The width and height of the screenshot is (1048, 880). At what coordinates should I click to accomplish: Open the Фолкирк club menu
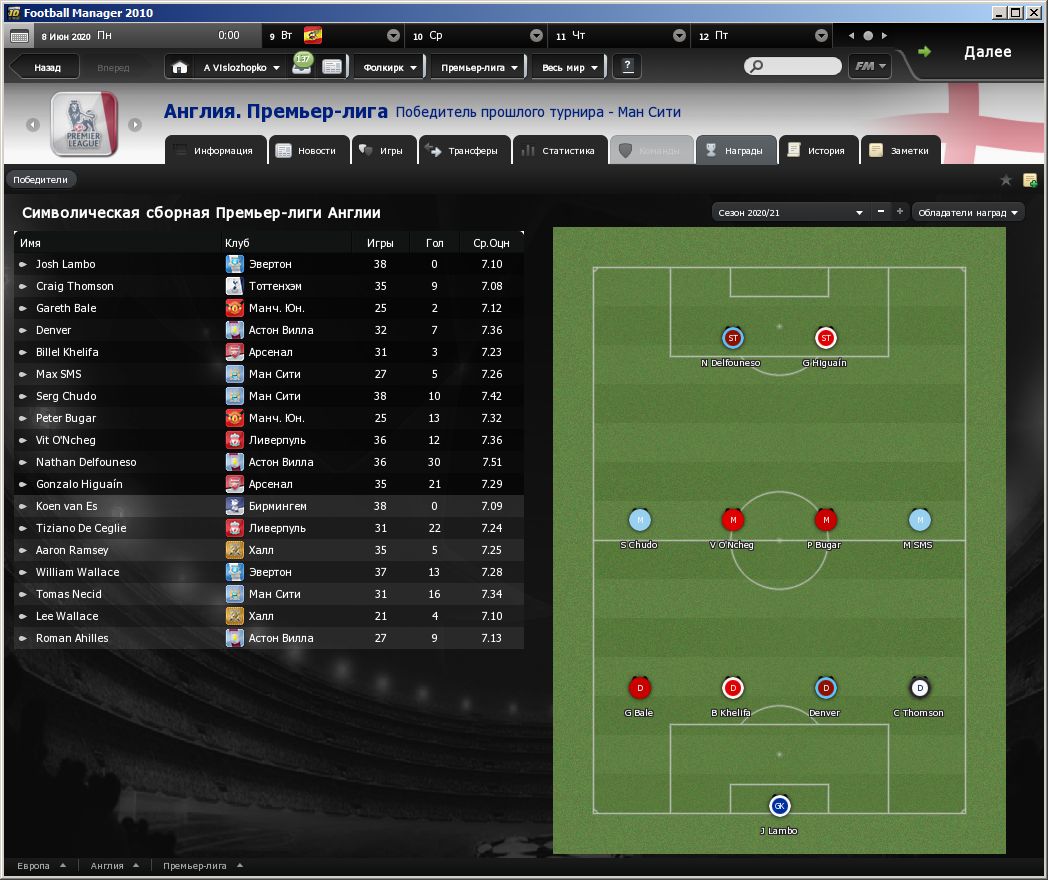(389, 67)
